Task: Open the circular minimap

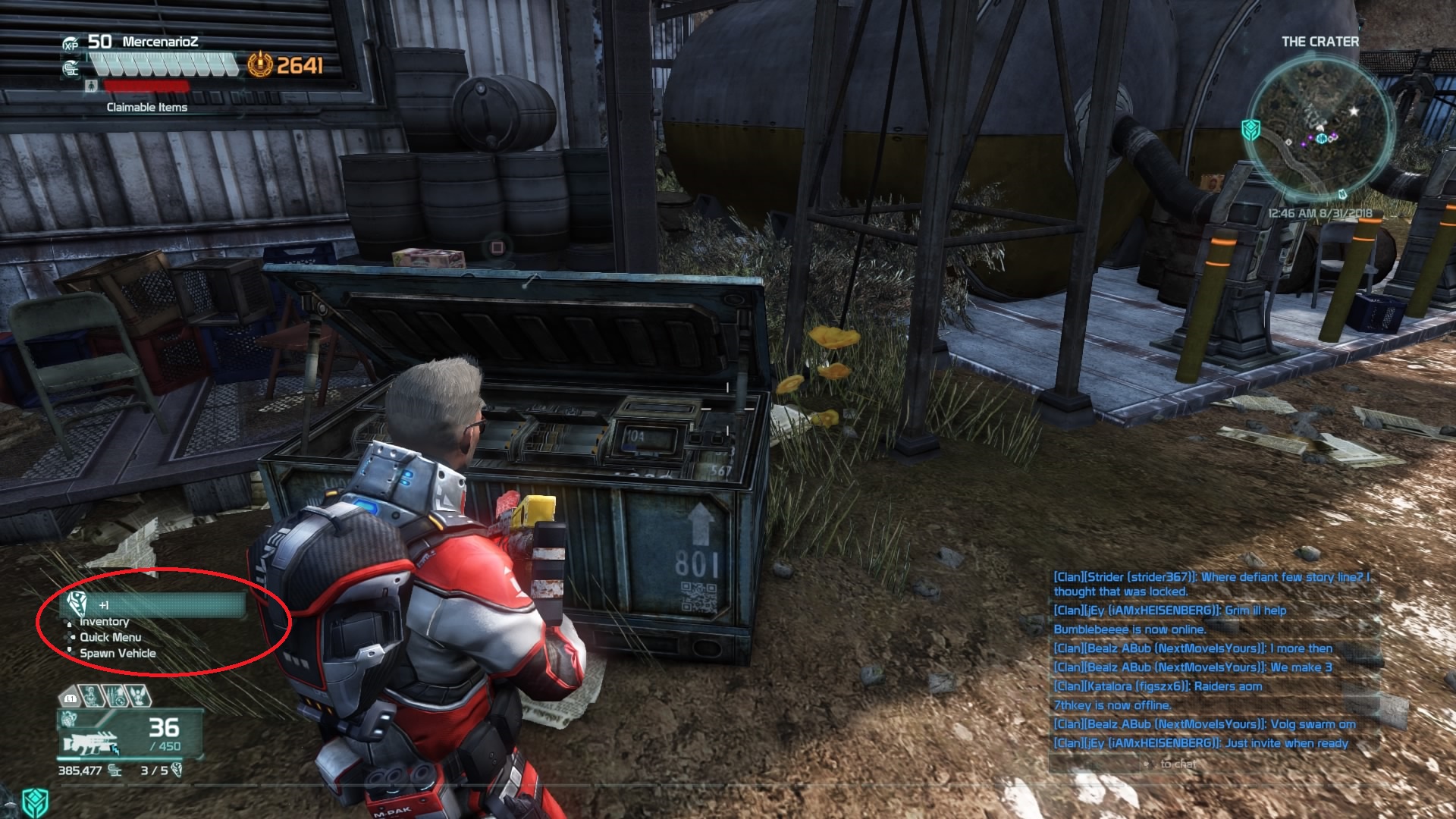Action: (1320, 130)
